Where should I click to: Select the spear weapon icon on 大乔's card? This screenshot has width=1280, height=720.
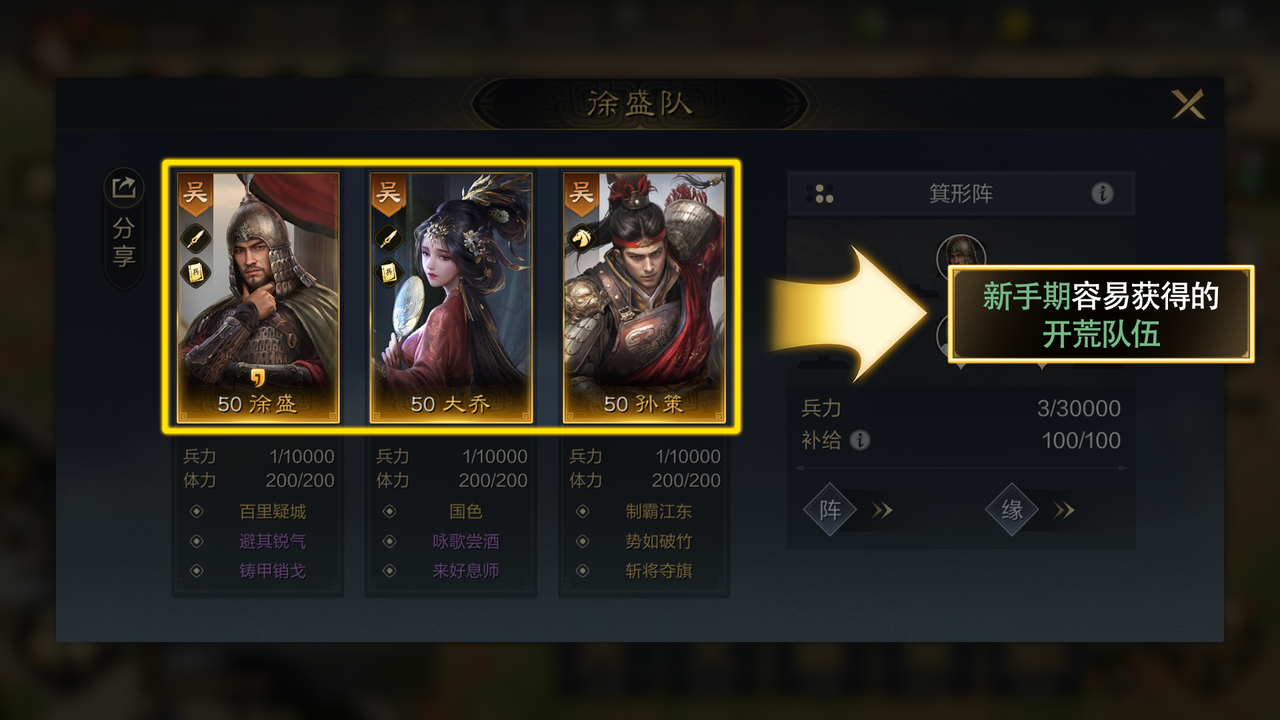click(x=388, y=237)
